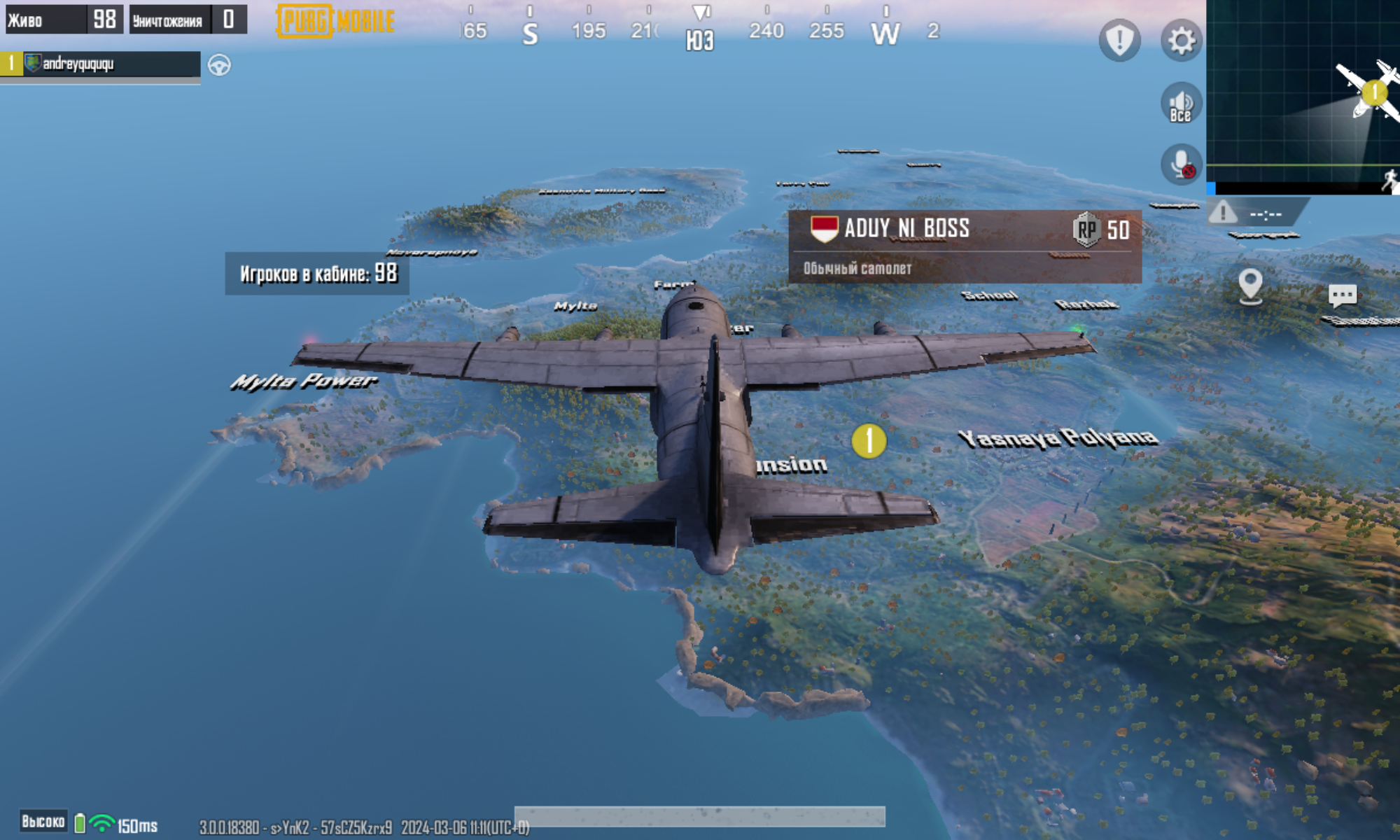Viewport: 1400px width, 840px height.
Task: Tap the warning triangle timer indicator
Action: [x=1223, y=212]
